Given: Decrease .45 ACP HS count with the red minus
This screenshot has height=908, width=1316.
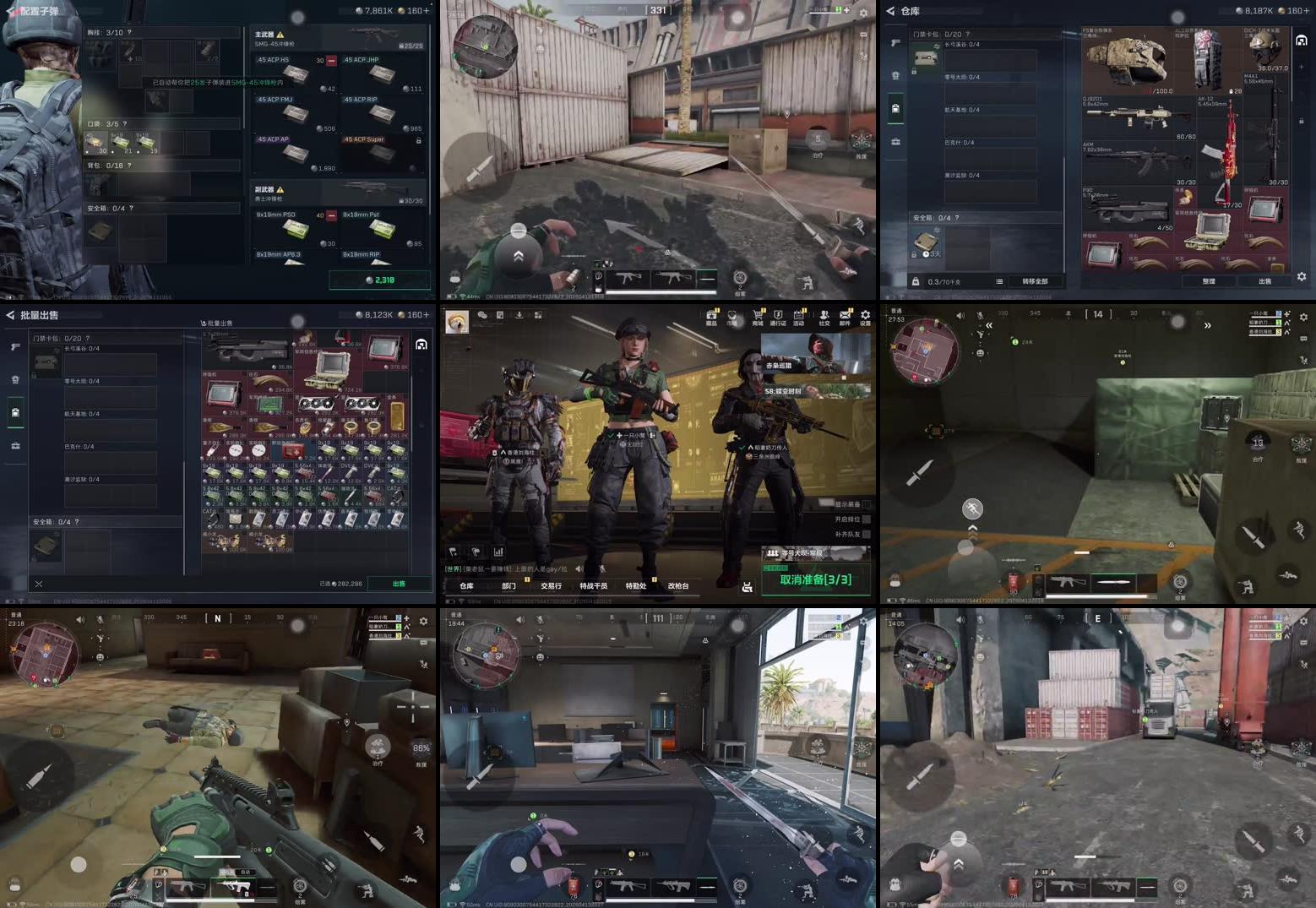Looking at the screenshot, I should (x=331, y=61).
